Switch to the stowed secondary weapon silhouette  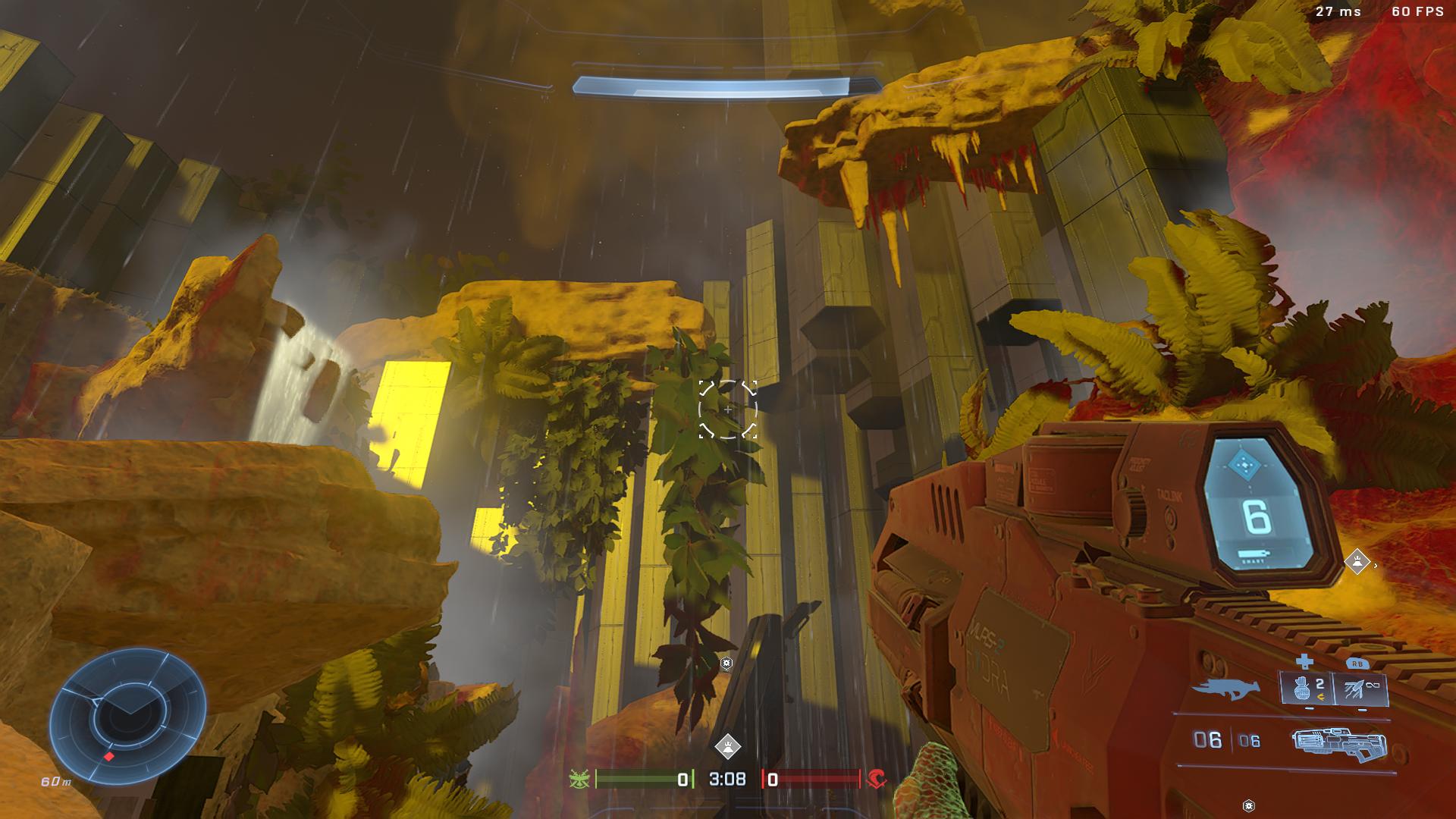click(1225, 689)
